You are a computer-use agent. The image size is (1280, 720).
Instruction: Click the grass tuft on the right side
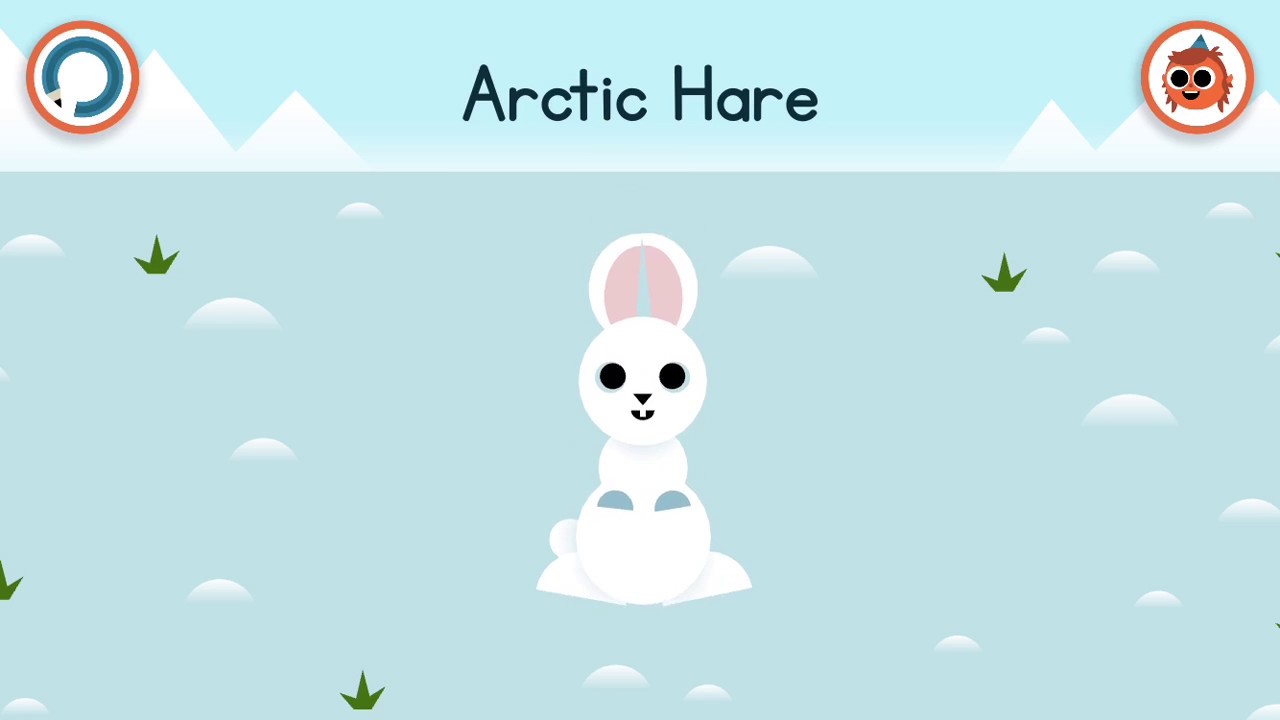[x=1005, y=277]
